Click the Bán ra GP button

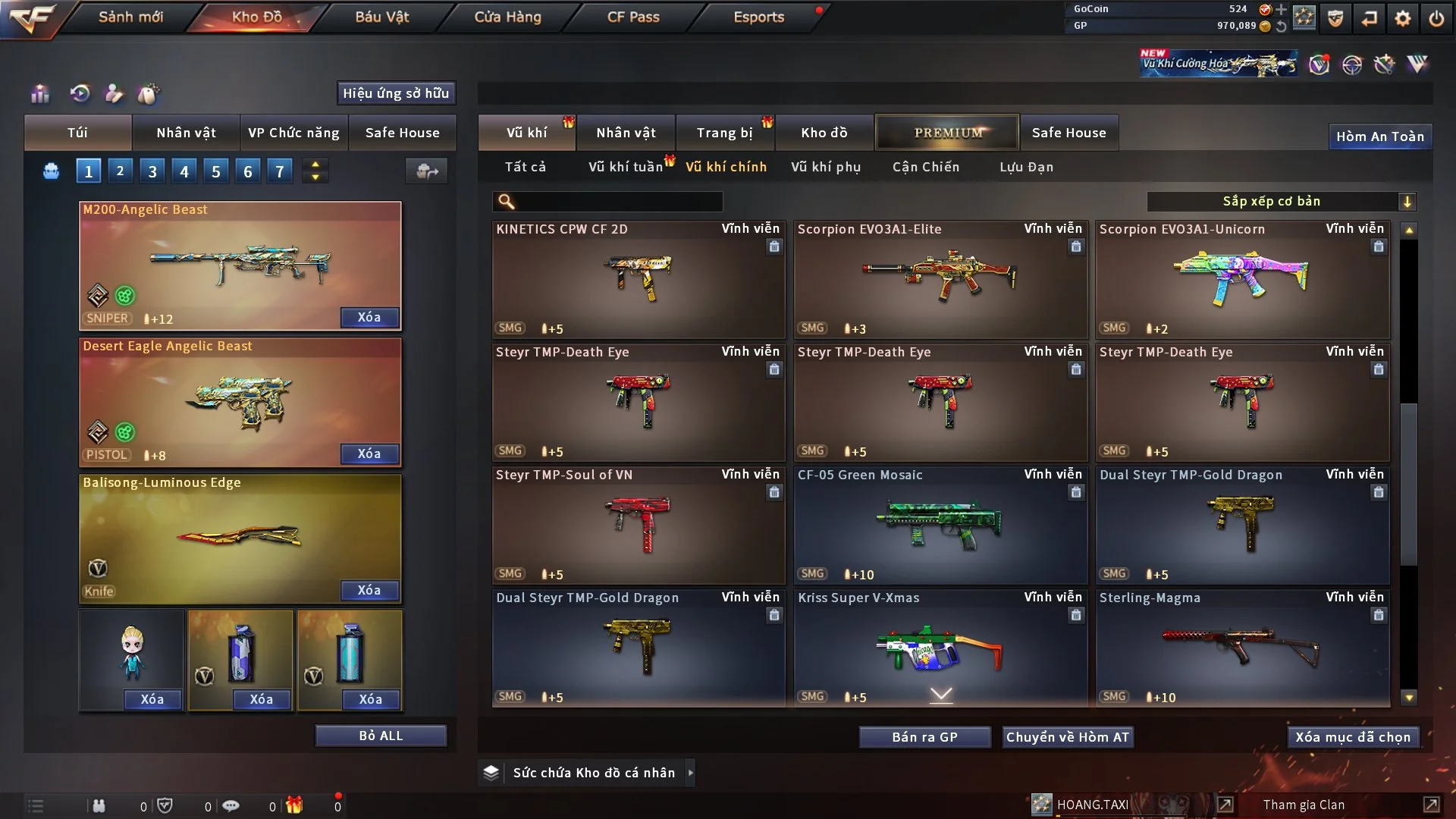924,737
